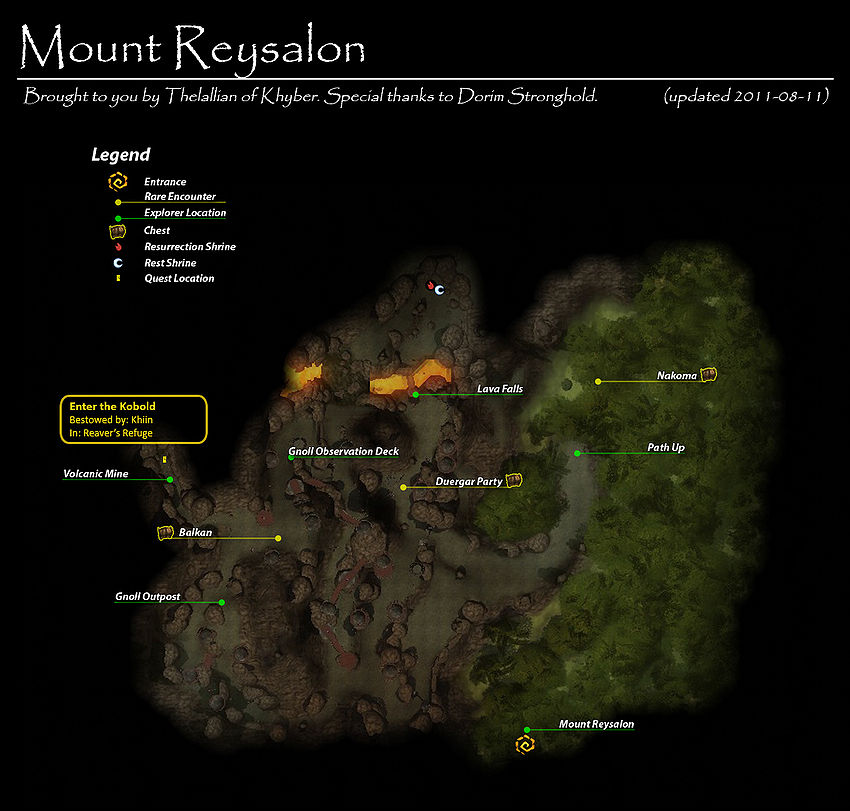Open the chest icon beside Nakoma

coord(709,375)
